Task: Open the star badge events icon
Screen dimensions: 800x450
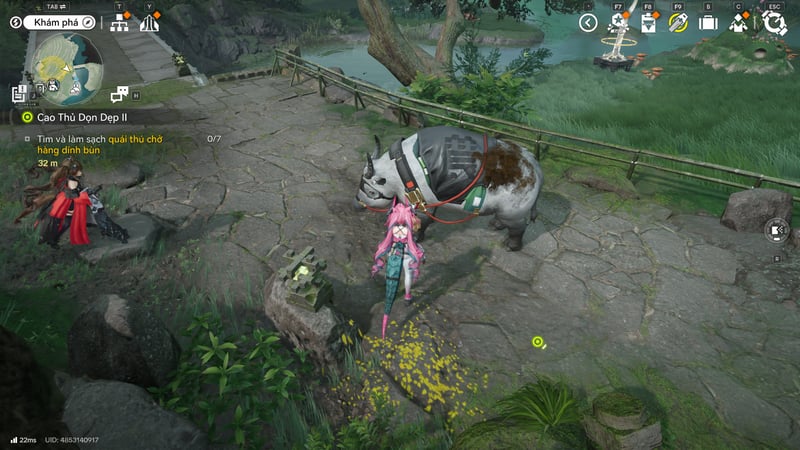Action: [x=618, y=23]
